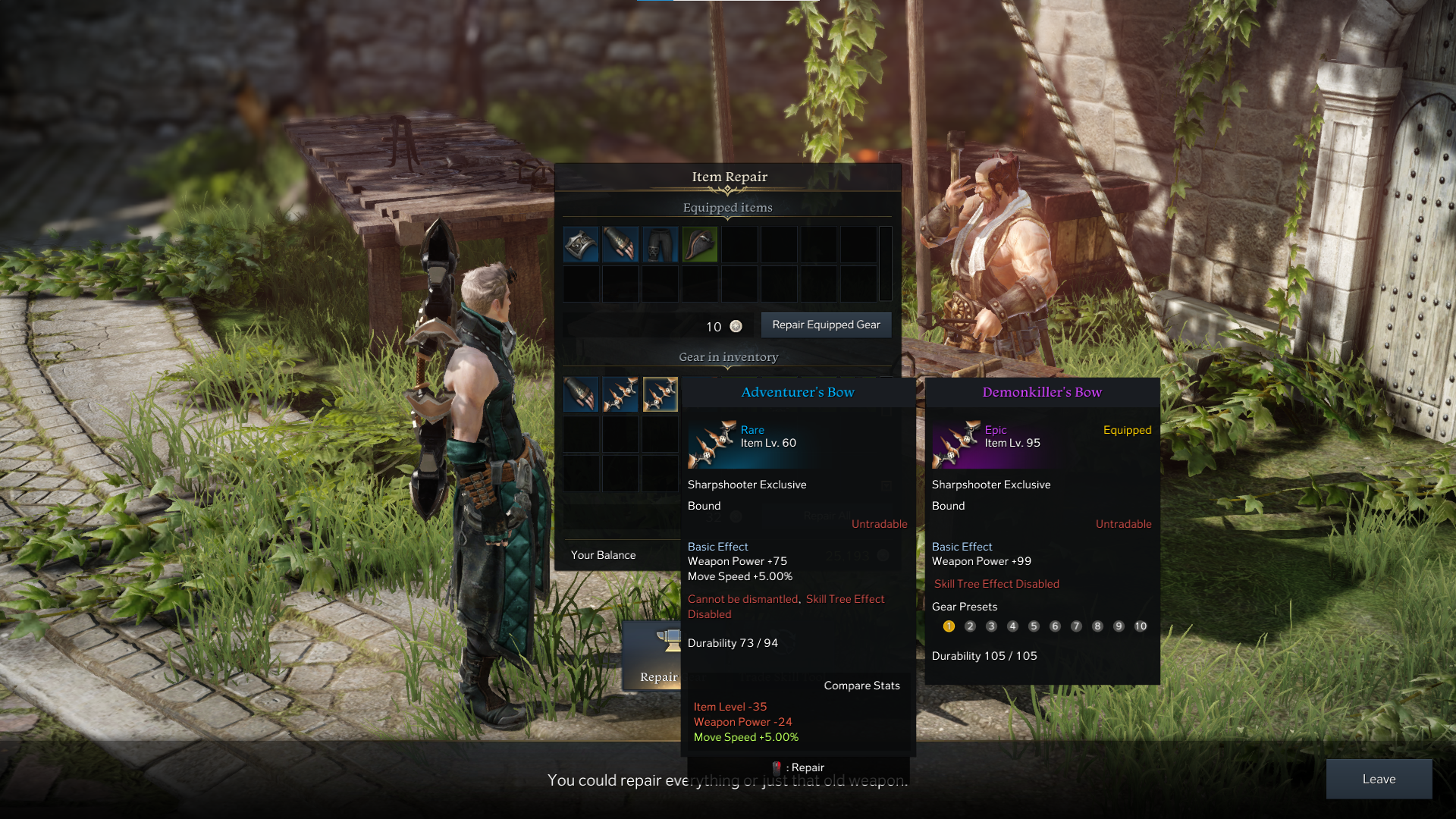Collapse the Gear in inventory section

click(728, 367)
